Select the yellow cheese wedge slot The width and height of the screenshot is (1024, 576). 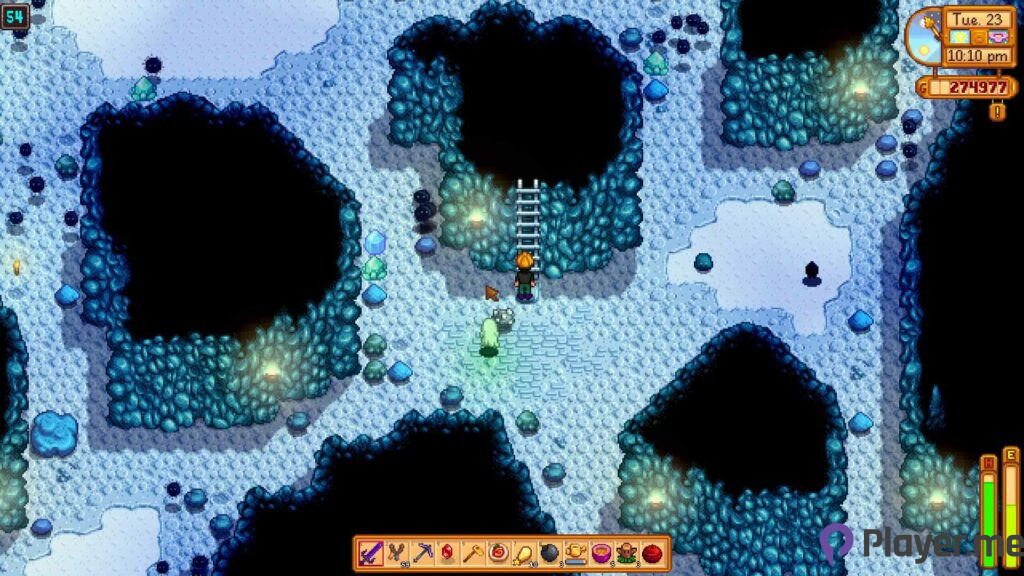coord(523,553)
